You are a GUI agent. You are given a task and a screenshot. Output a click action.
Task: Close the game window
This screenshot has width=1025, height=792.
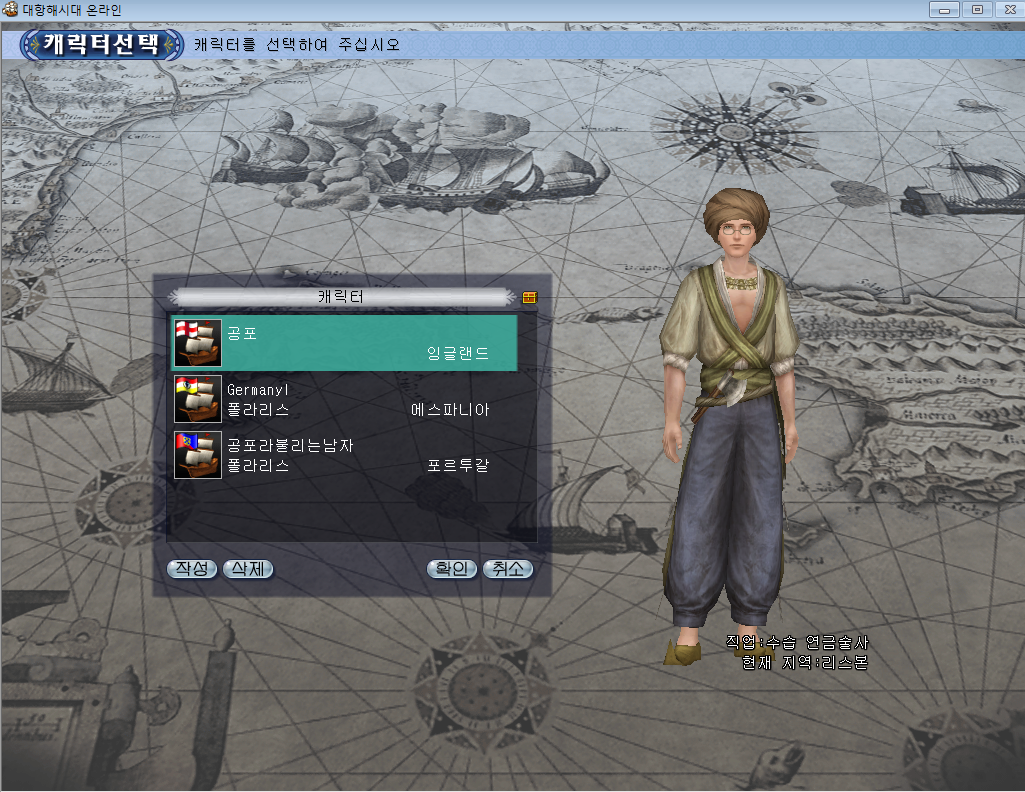click(x=1006, y=9)
